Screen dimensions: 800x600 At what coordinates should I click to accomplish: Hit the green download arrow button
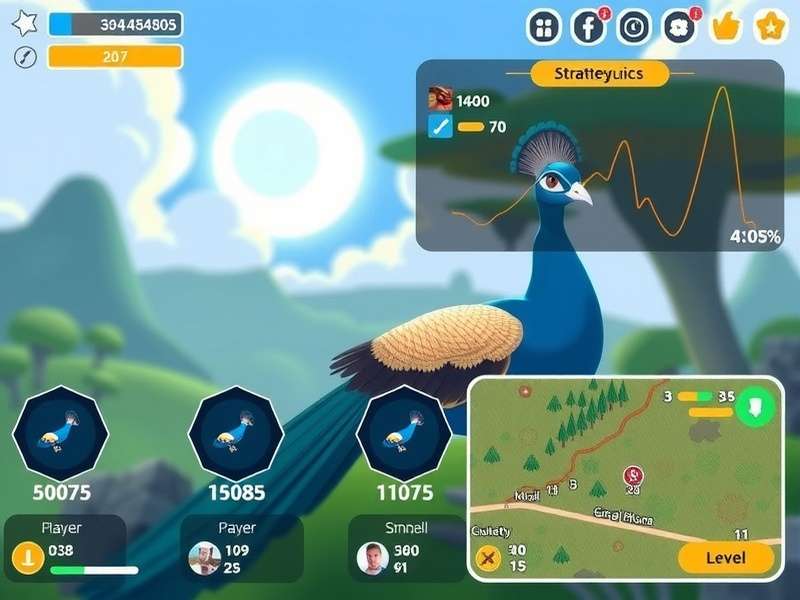pyautogui.click(x=755, y=407)
